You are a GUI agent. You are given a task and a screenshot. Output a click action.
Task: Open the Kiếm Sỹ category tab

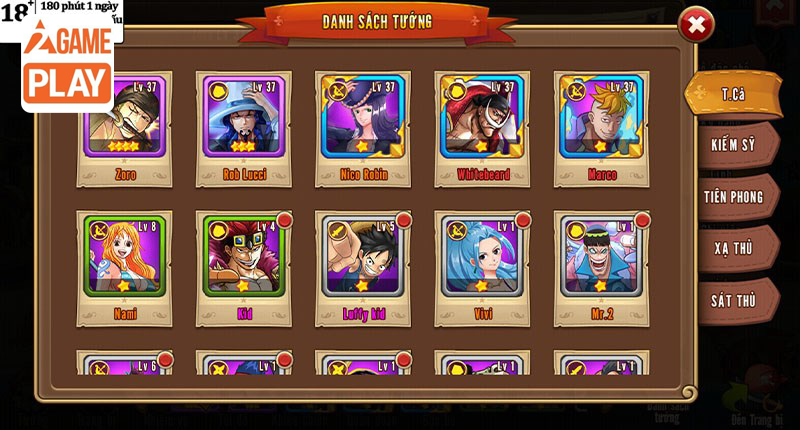[733, 145]
